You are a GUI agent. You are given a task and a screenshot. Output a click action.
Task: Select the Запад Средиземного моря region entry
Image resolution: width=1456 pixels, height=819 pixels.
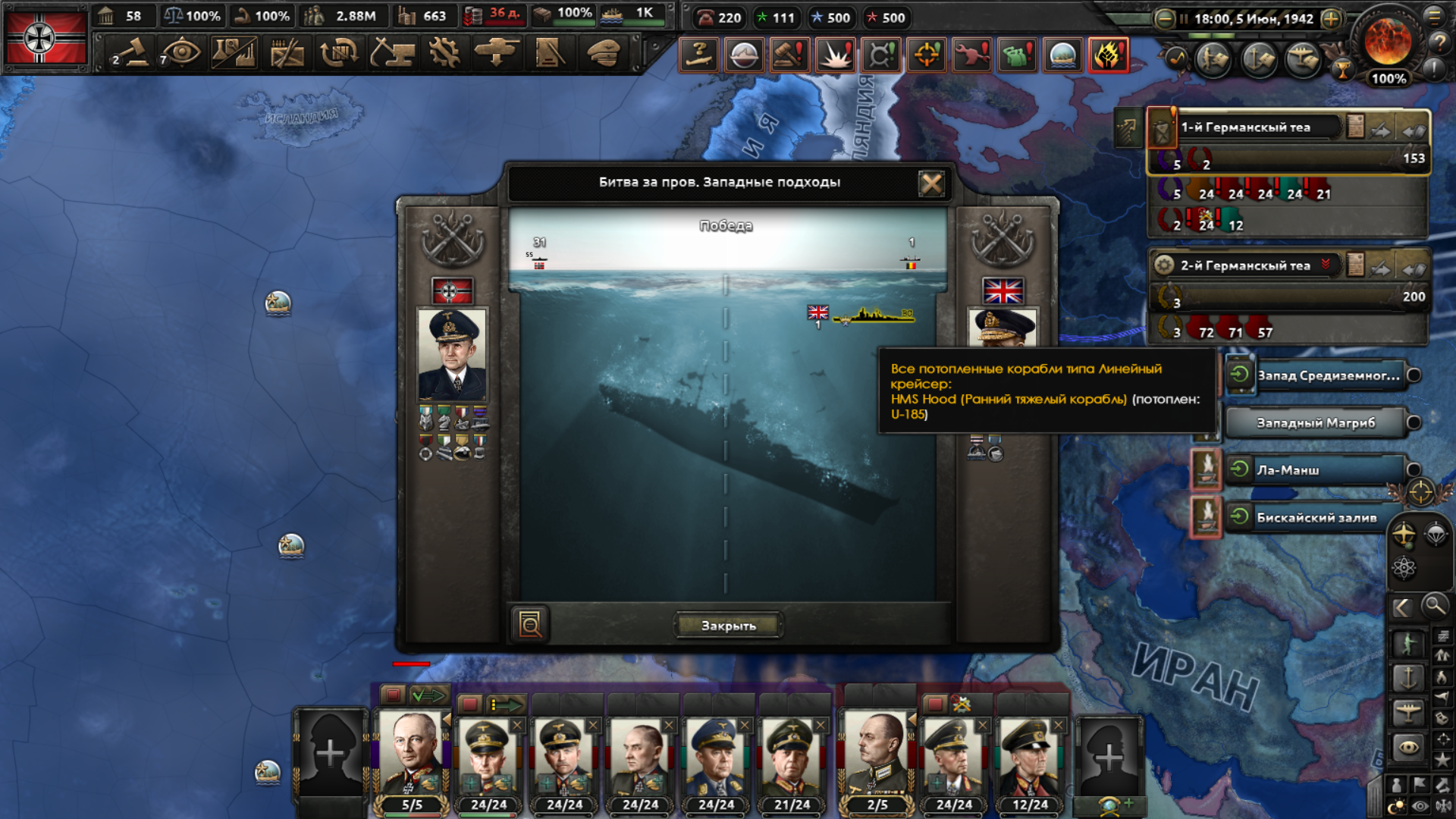tap(1328, 375)
